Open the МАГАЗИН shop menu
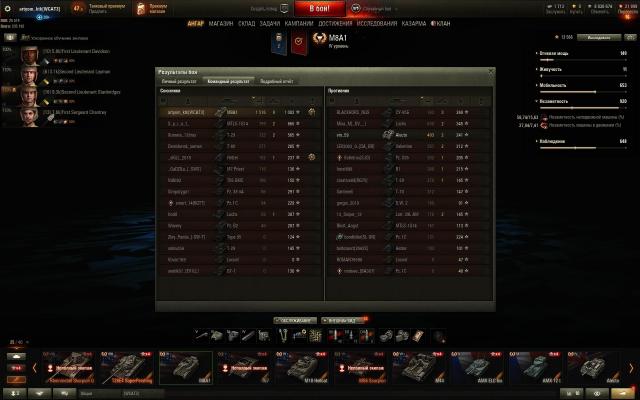640x400 pixels. pos(221,23)
